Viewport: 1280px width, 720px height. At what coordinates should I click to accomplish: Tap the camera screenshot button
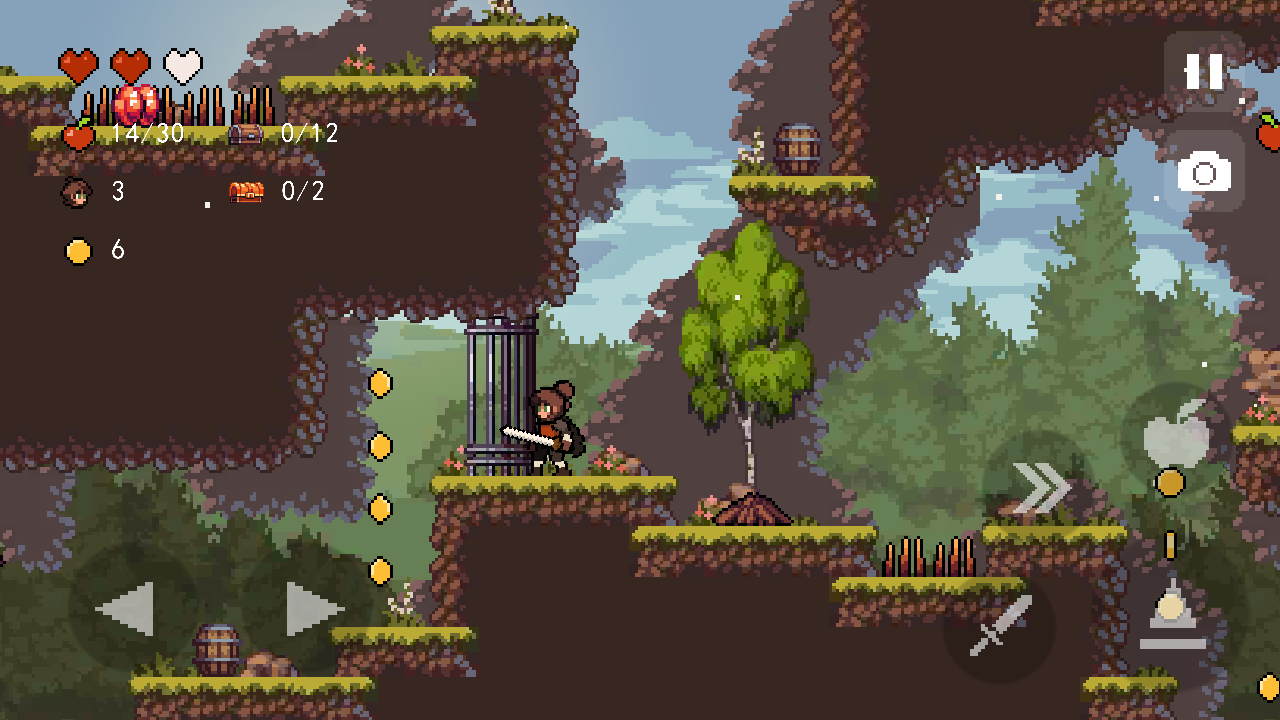(x=1203, y=174)
